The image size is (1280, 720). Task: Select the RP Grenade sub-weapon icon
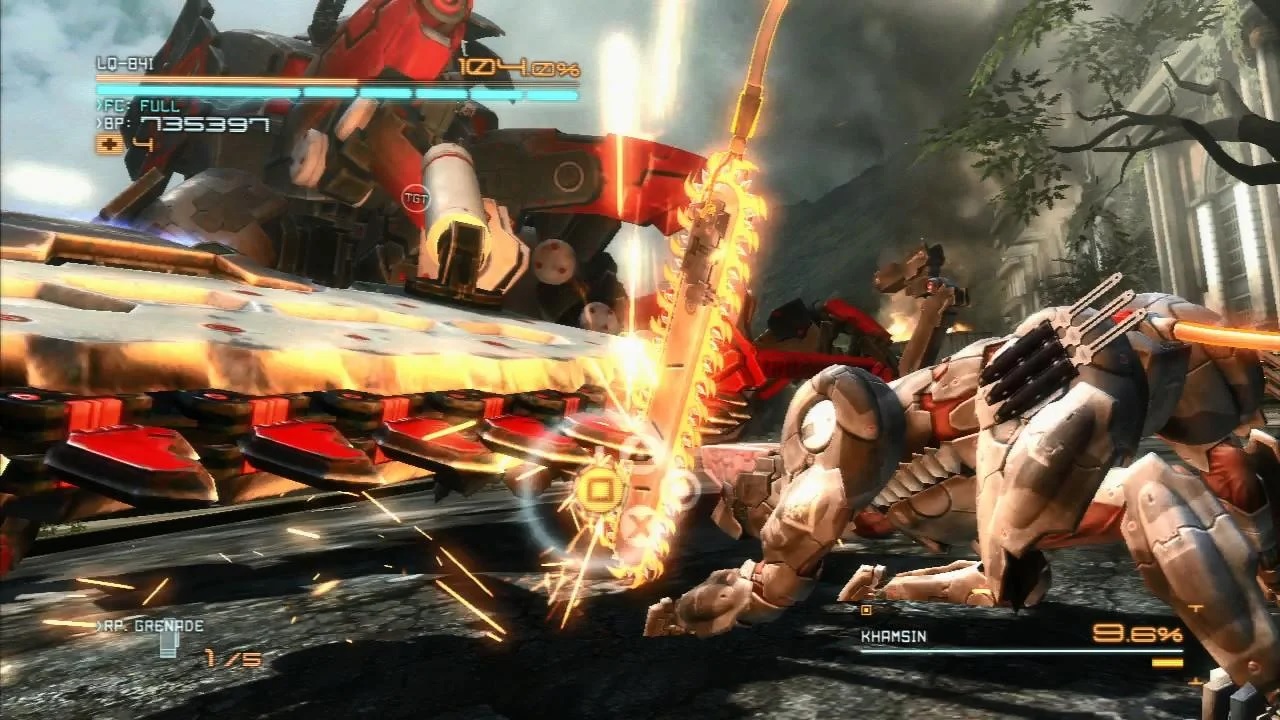(168, 645)
